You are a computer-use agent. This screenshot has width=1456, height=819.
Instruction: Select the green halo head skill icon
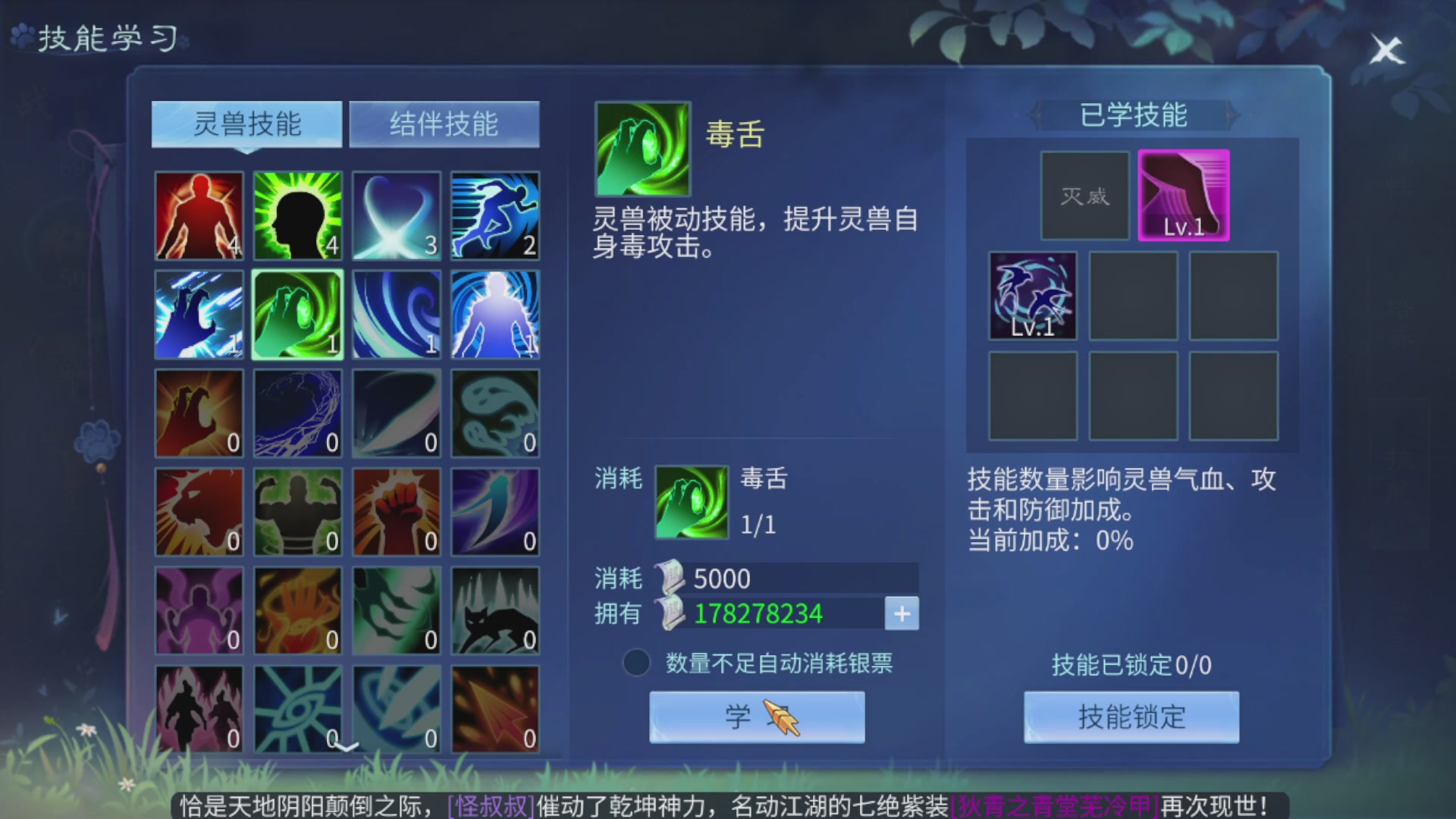297,216
